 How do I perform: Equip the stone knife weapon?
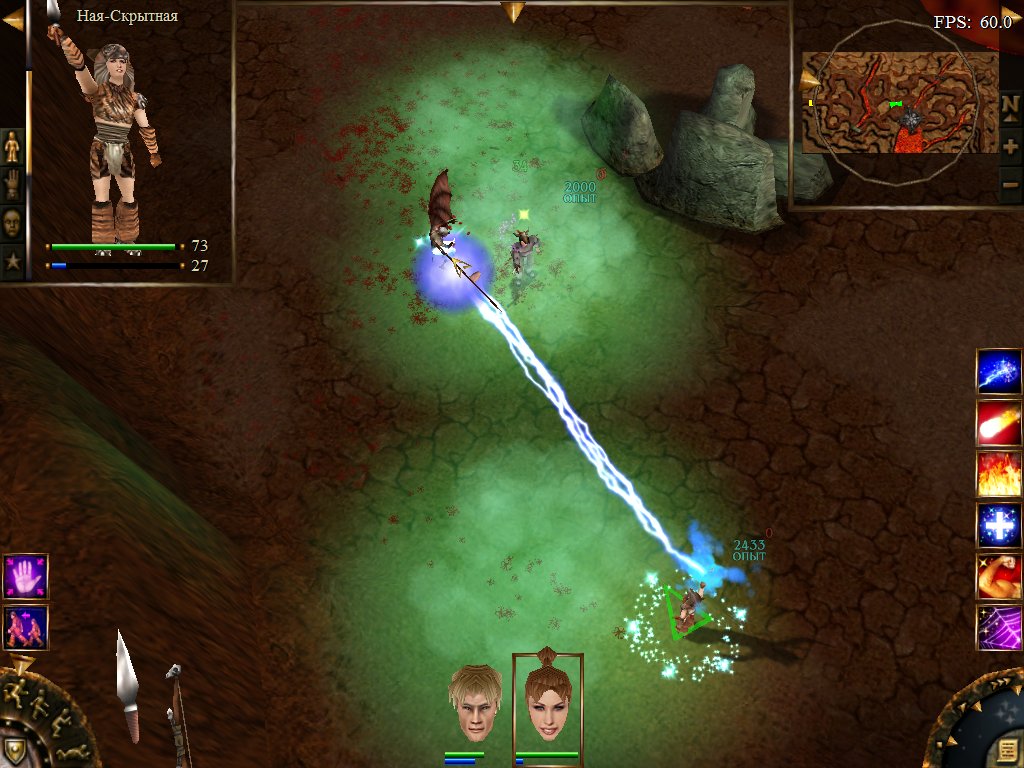pyautogui.click(x=127, y=686)
